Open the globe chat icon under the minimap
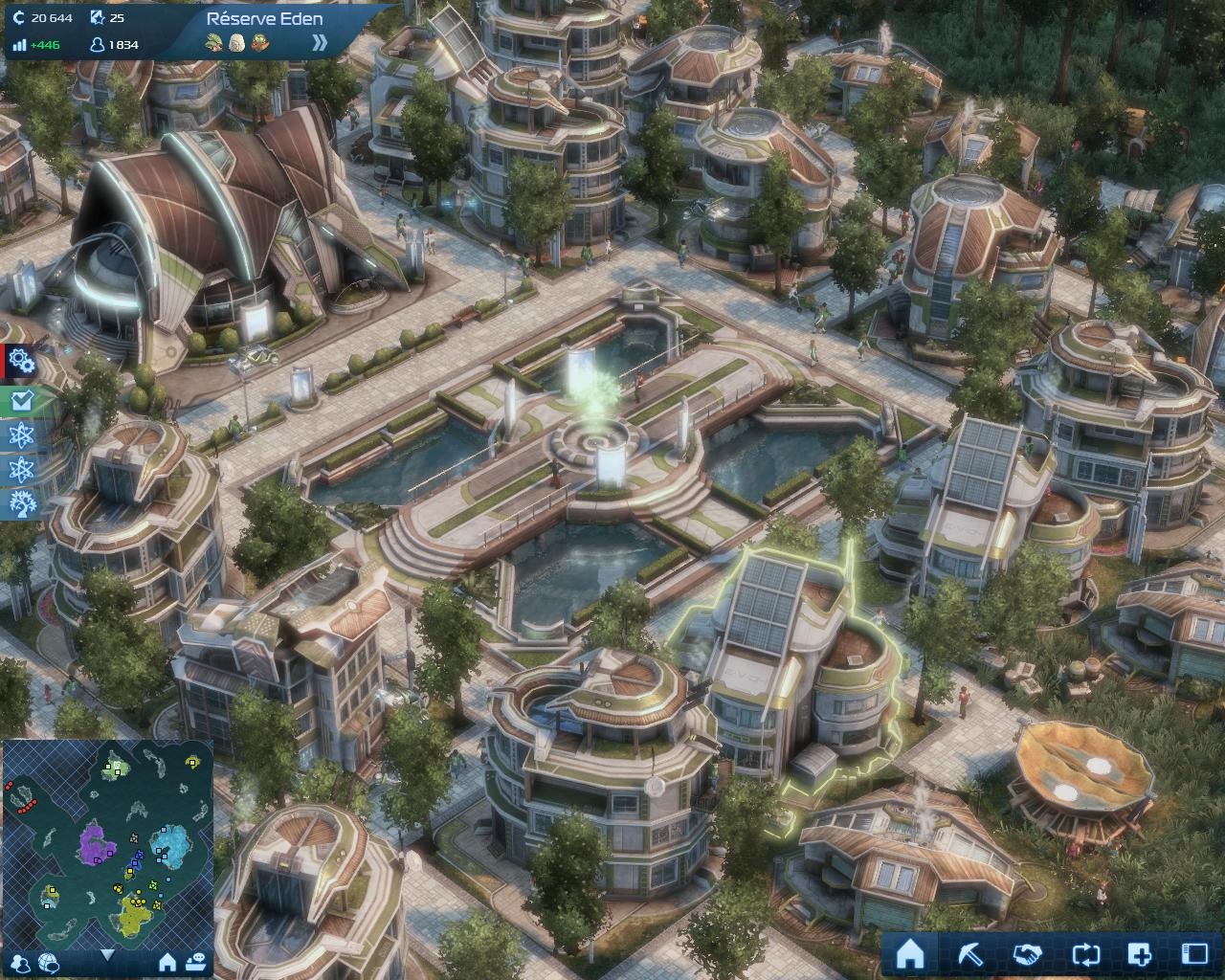 pyautogui.click(x=49, y=962)
